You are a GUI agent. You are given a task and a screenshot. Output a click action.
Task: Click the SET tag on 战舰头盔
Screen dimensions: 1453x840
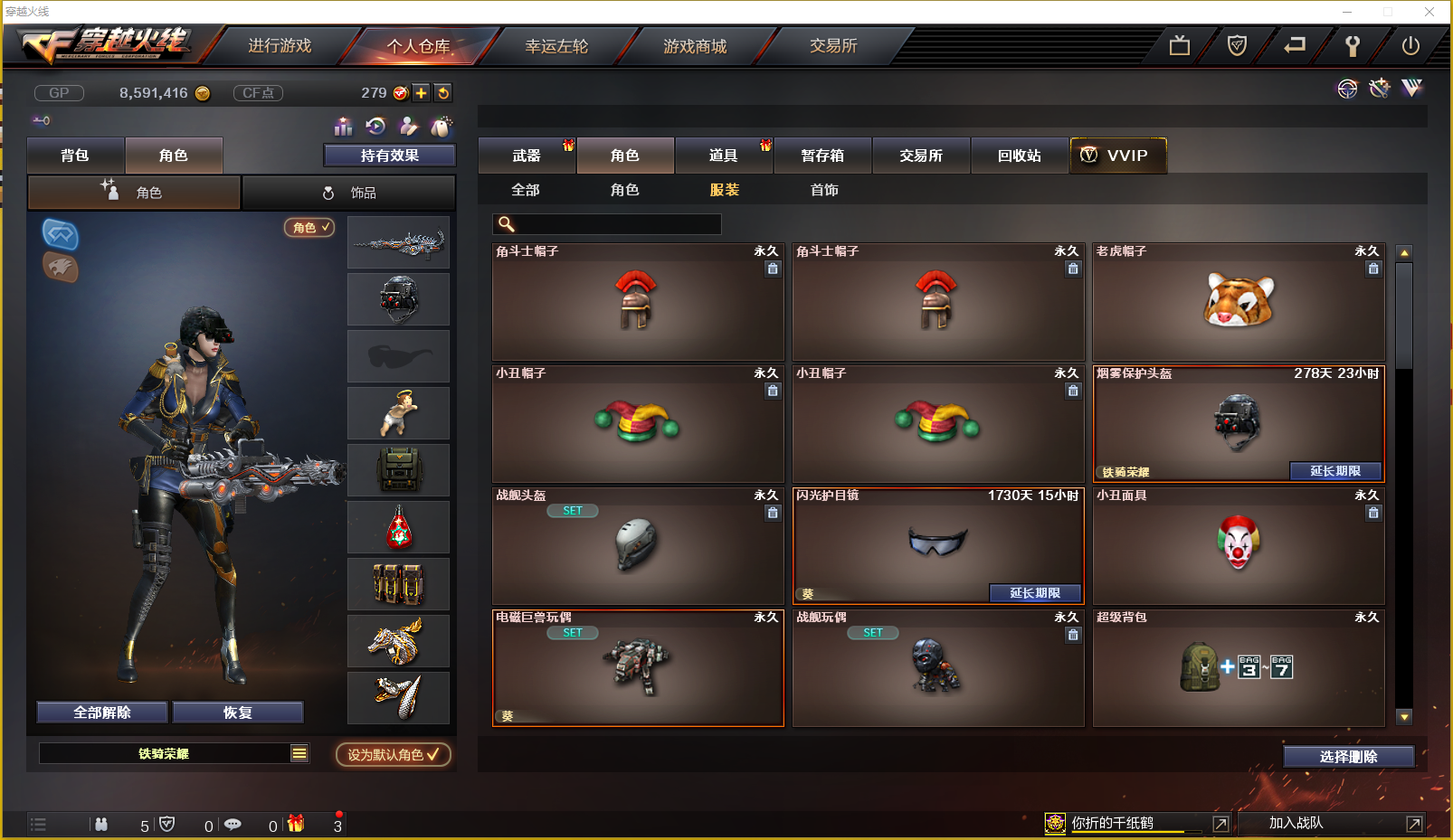coord(572,510)
